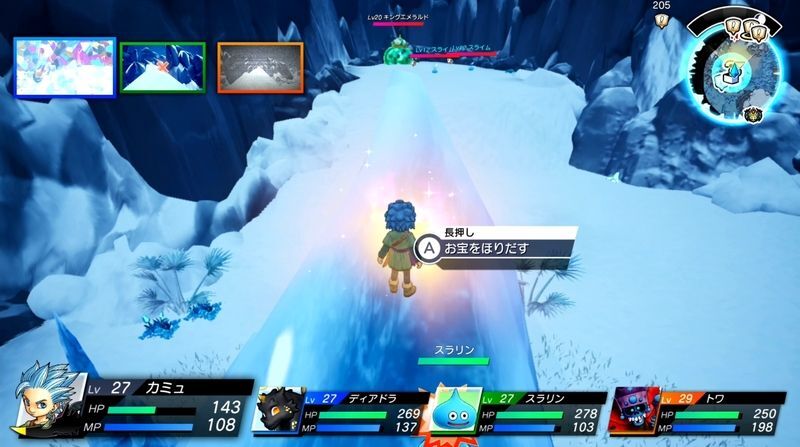Select スラリン's party status panel

pyautogui.click(x=518, y=410)
